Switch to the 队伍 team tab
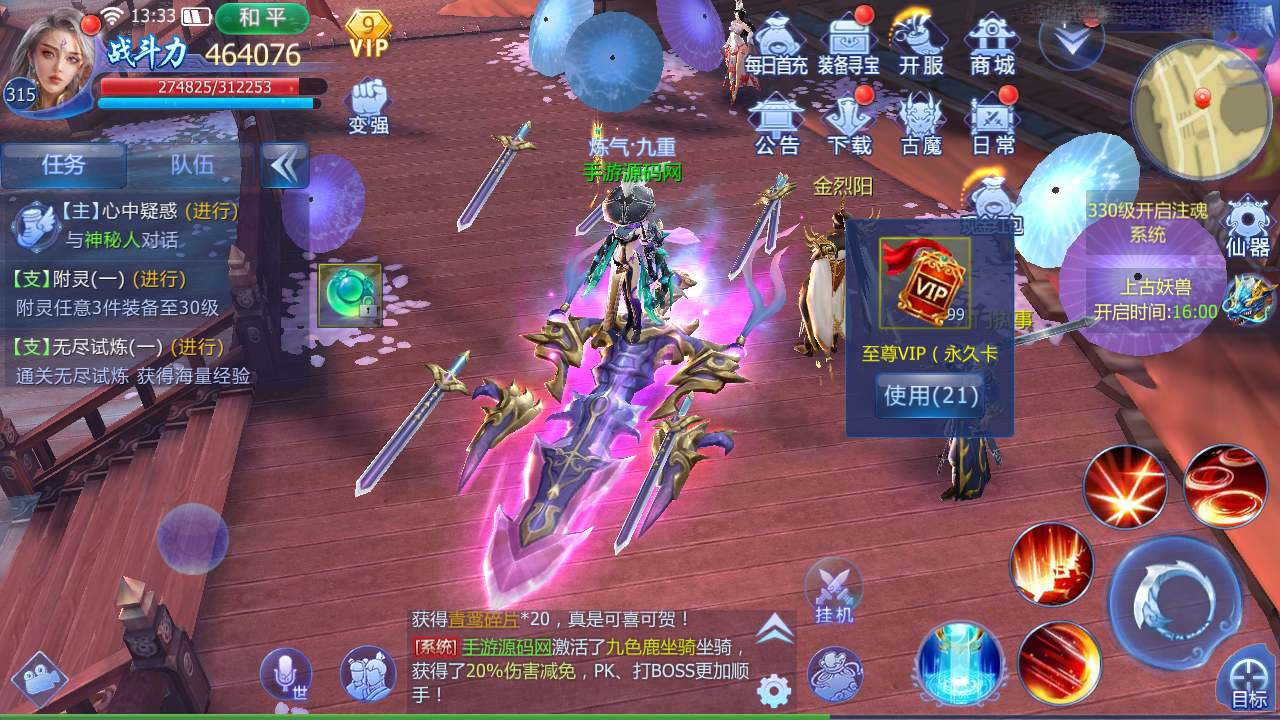This screenshot has height=720, width=1280. (x=191, y=165)
